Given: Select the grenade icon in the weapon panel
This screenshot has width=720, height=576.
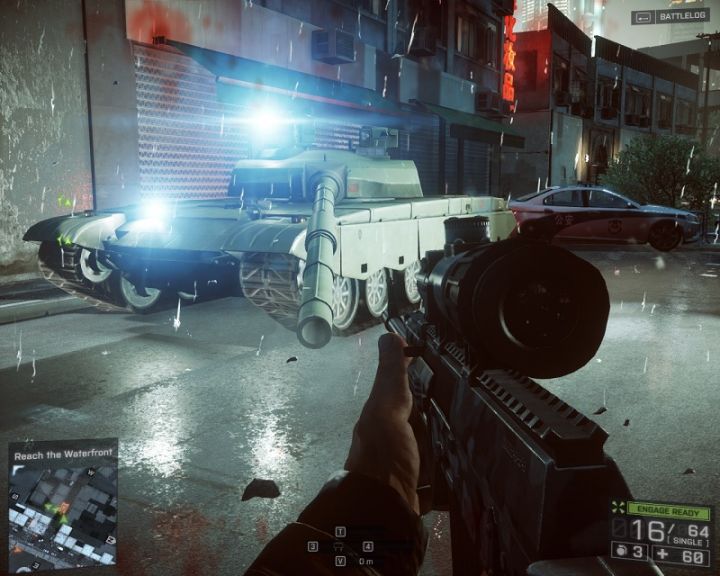Looking at the screenshot, I should pos(619,551).
